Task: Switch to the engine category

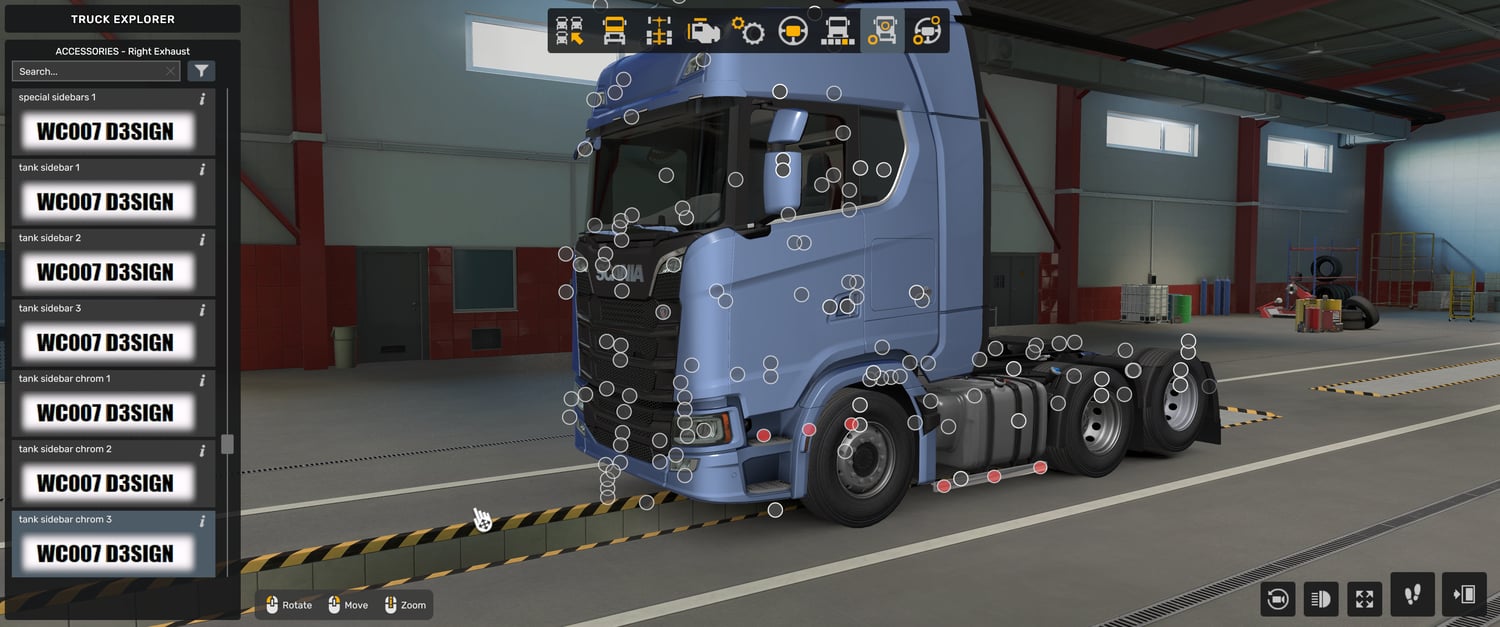Action: coord(704,31)
